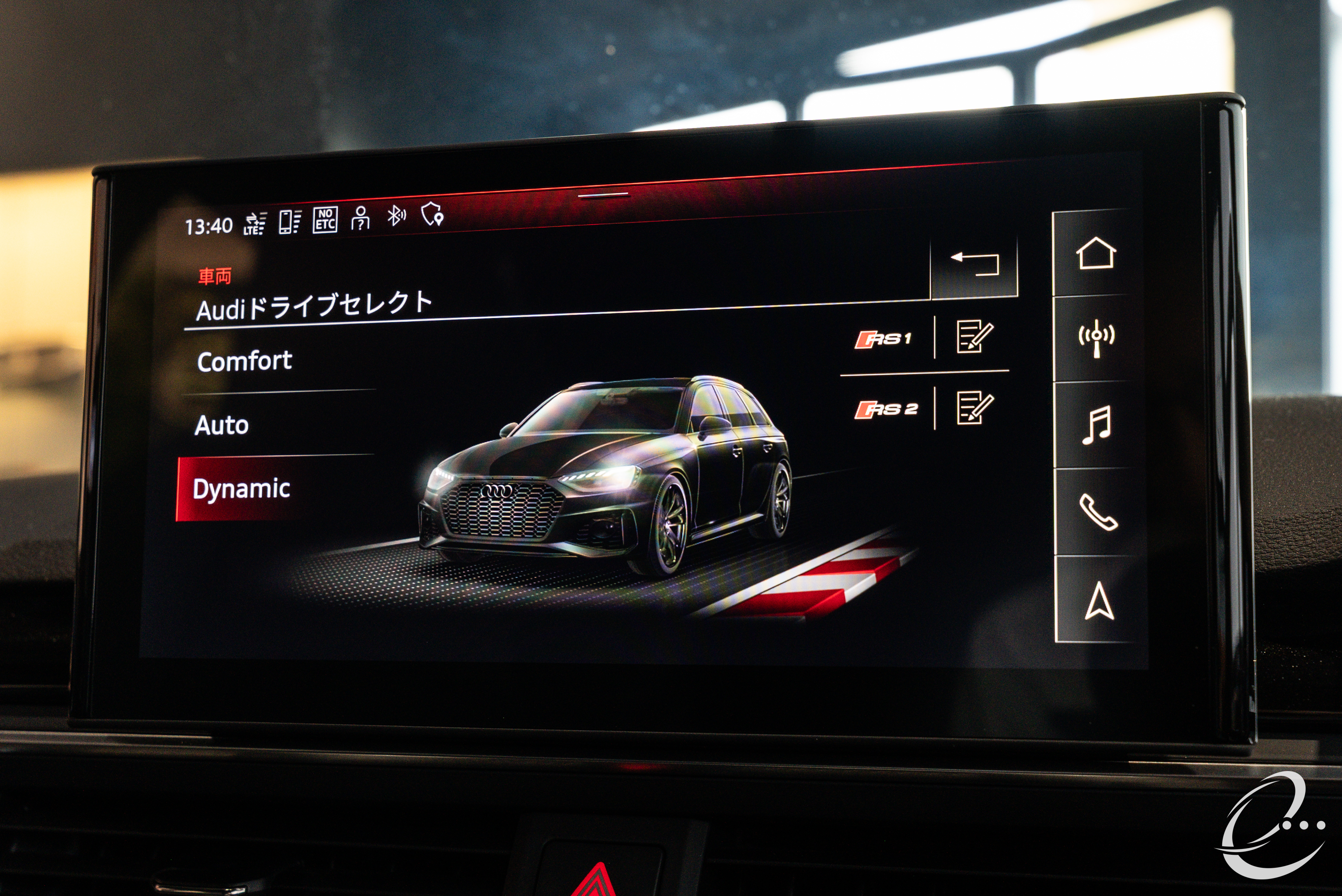Select the RS 1 individual mode
This screenshot has height=896, width=1342.
883,339
